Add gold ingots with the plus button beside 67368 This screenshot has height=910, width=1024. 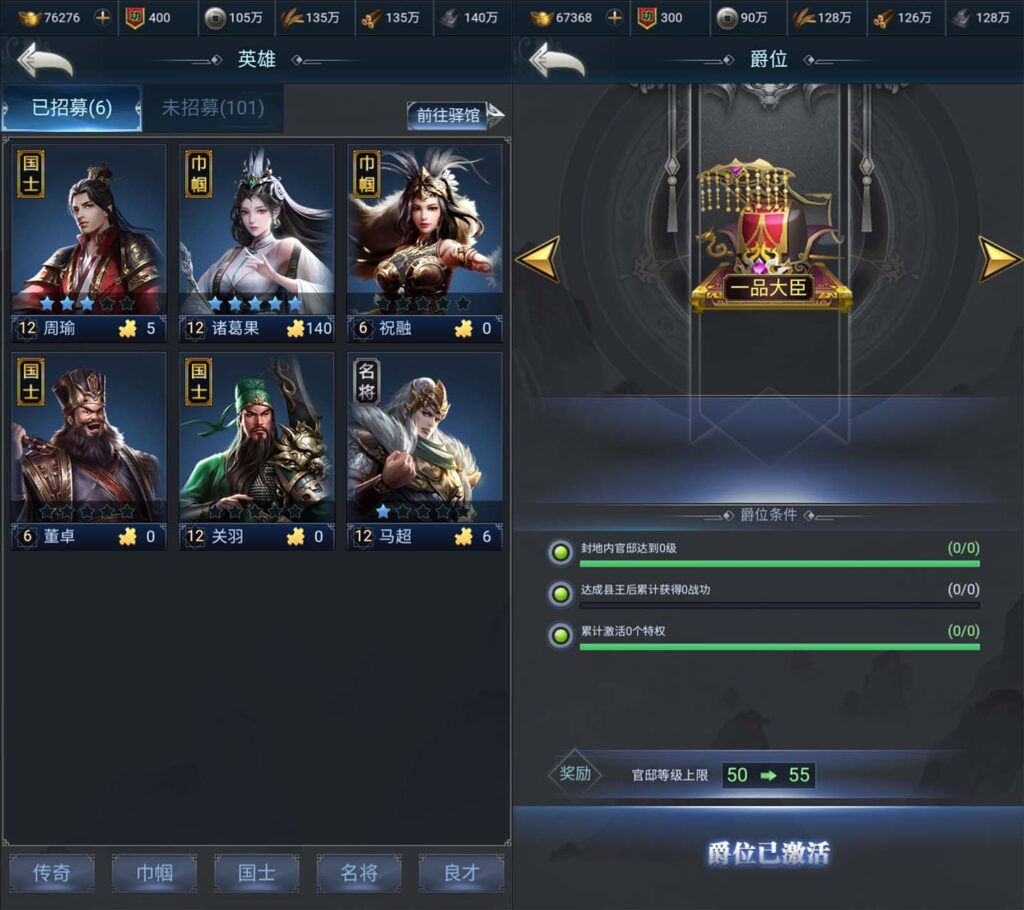(615, 17)
